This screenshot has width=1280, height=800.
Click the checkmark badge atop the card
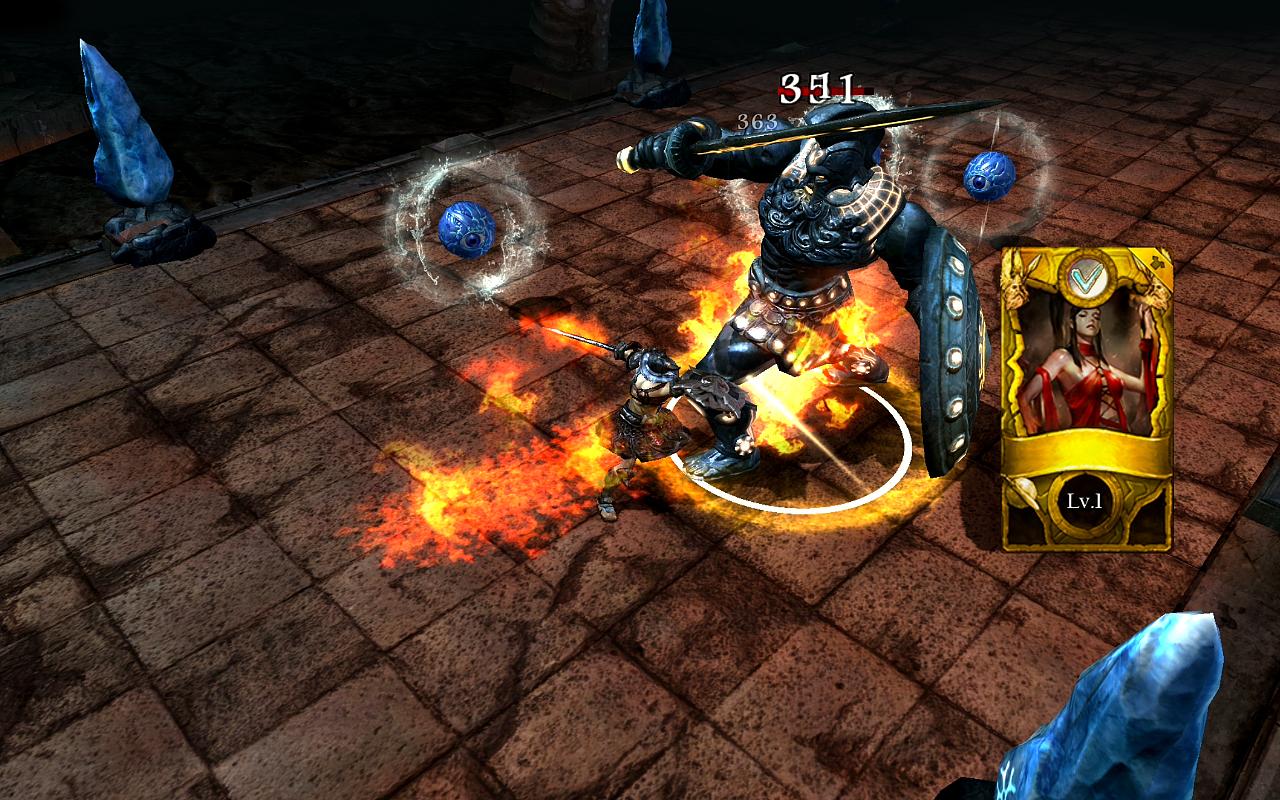point(1083,279)
